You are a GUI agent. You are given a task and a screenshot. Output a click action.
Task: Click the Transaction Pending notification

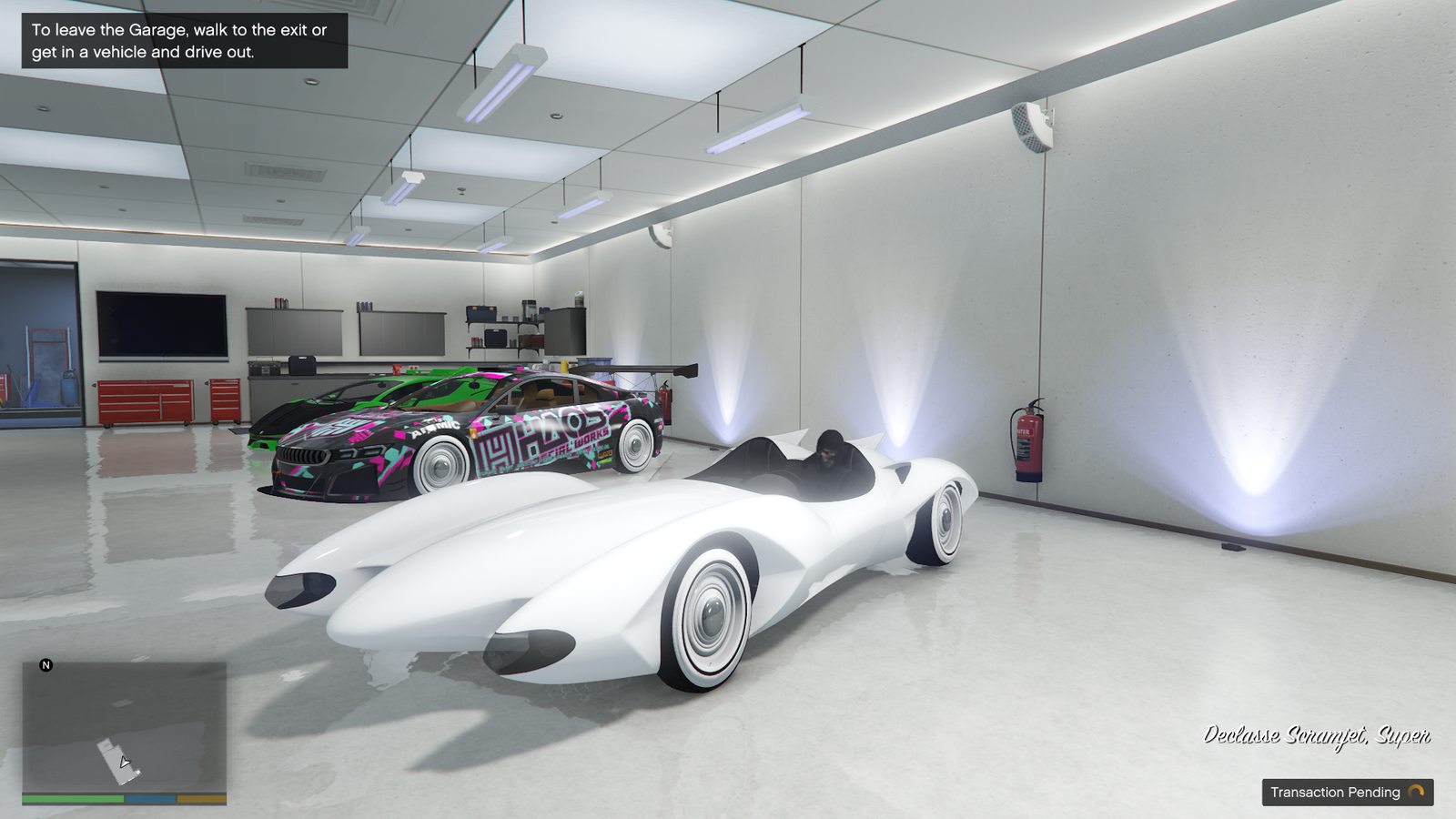[1347, 792]
